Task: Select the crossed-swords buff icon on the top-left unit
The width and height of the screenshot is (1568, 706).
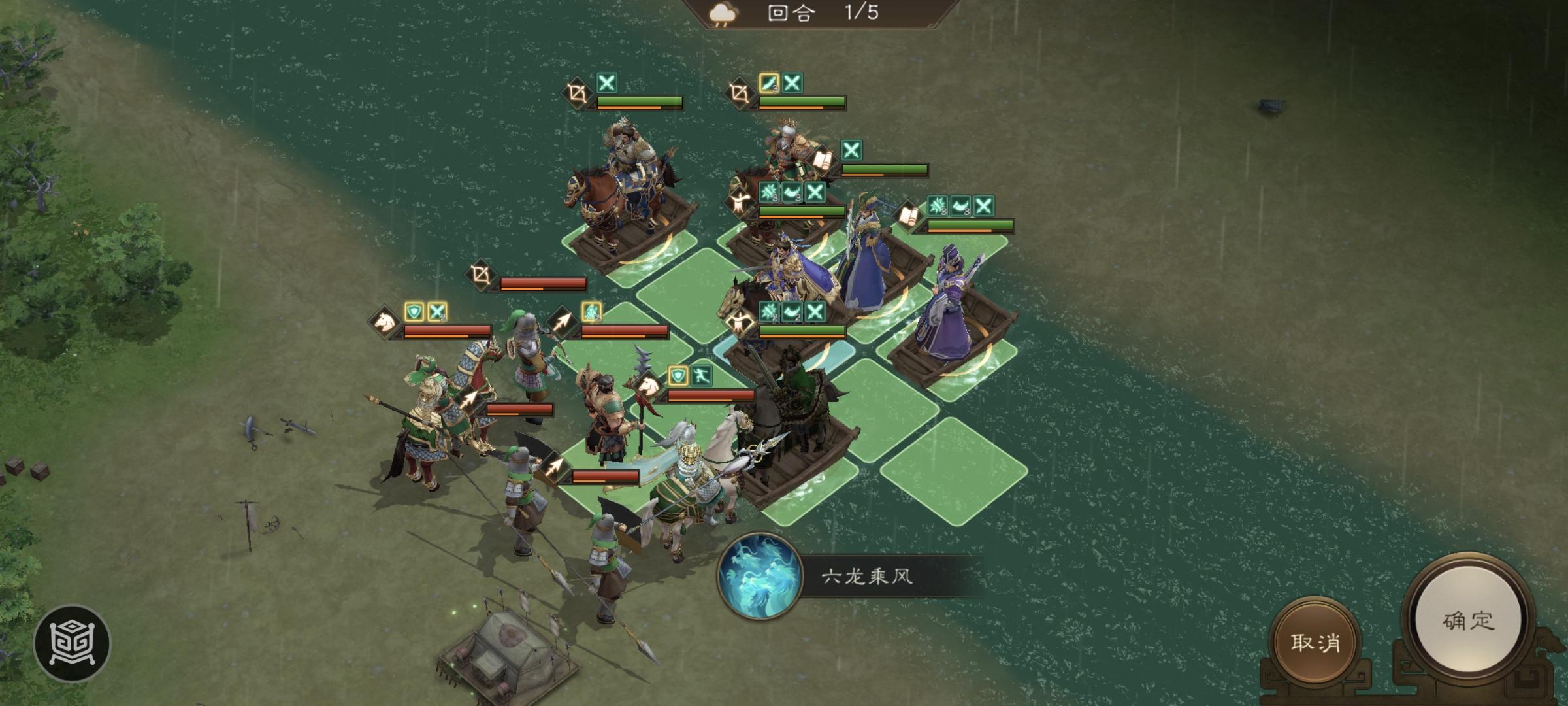Action: (607, 84)
